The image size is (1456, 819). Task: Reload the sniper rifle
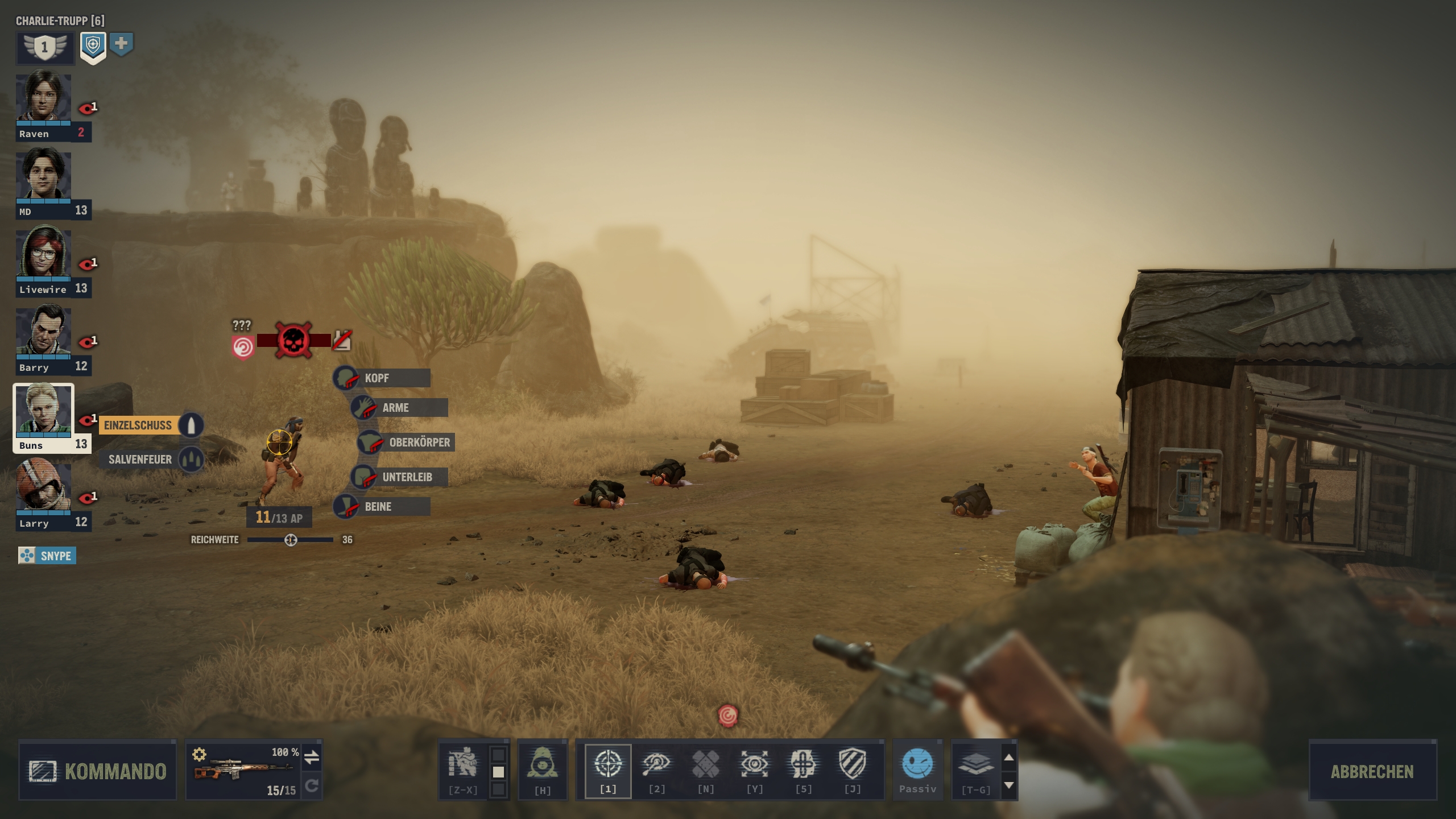(x=312, y=786)
